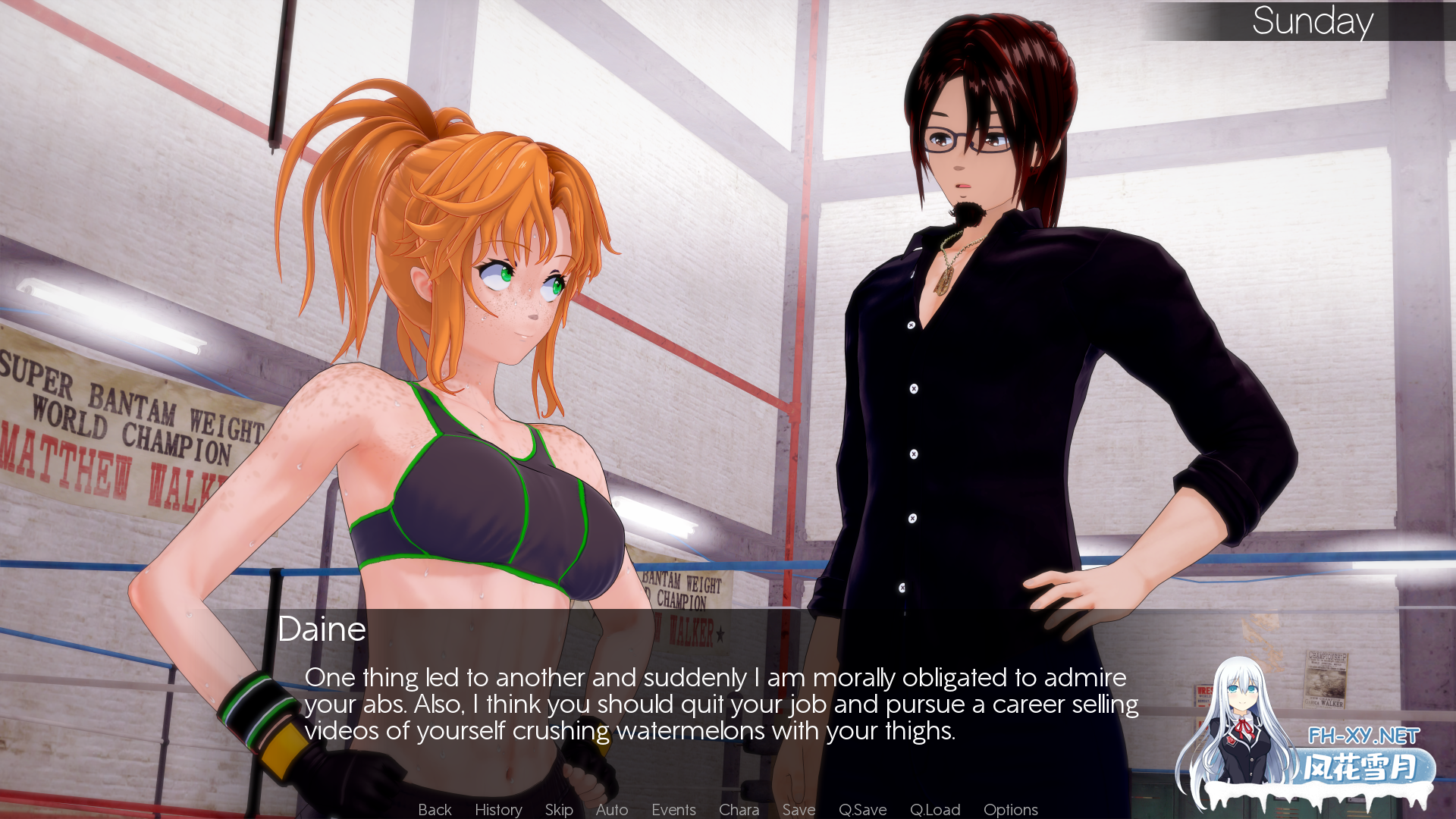Select Options from the quick menu bar

click(x=1010, y=809)
